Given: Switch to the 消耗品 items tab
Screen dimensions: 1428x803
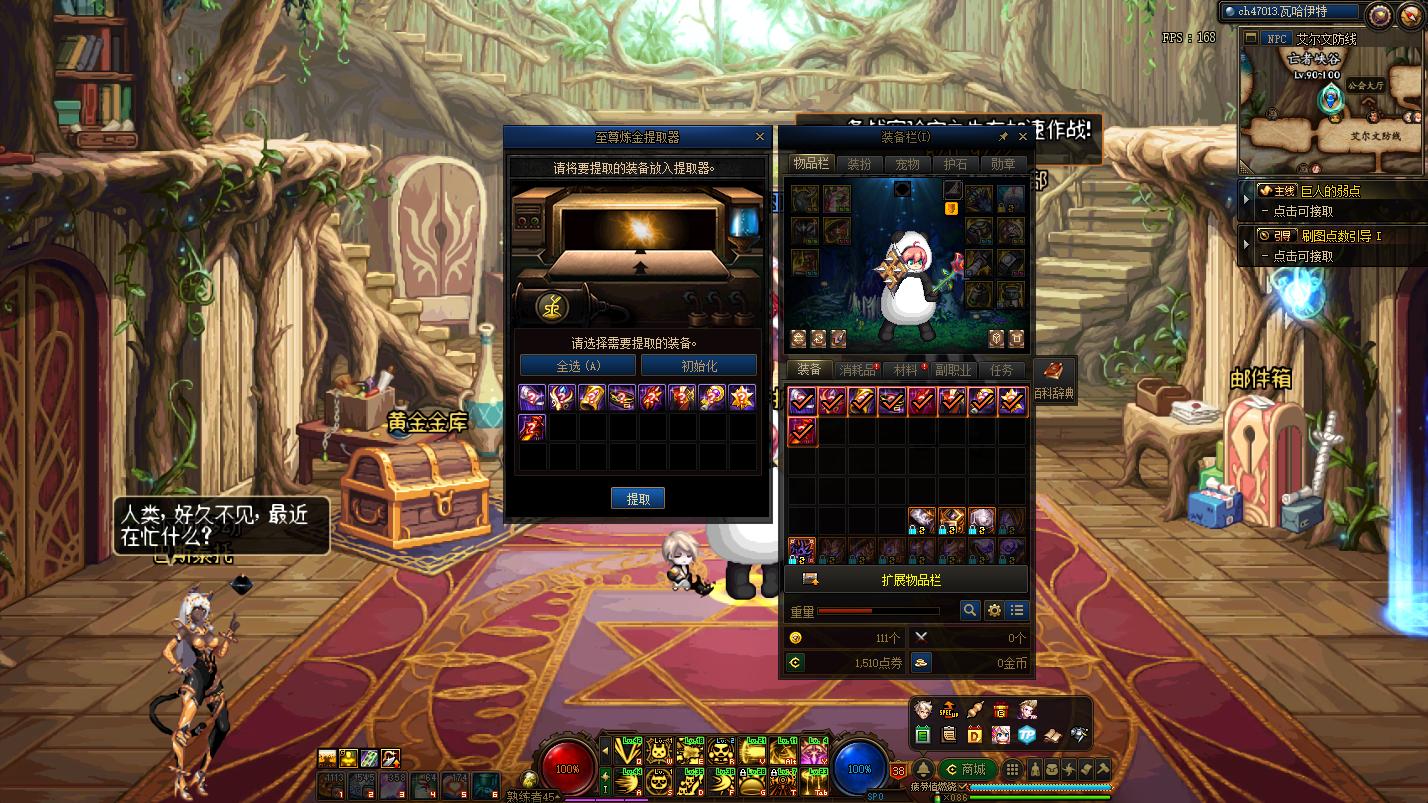Looking at the screenshot, I should tap(857, 370).
